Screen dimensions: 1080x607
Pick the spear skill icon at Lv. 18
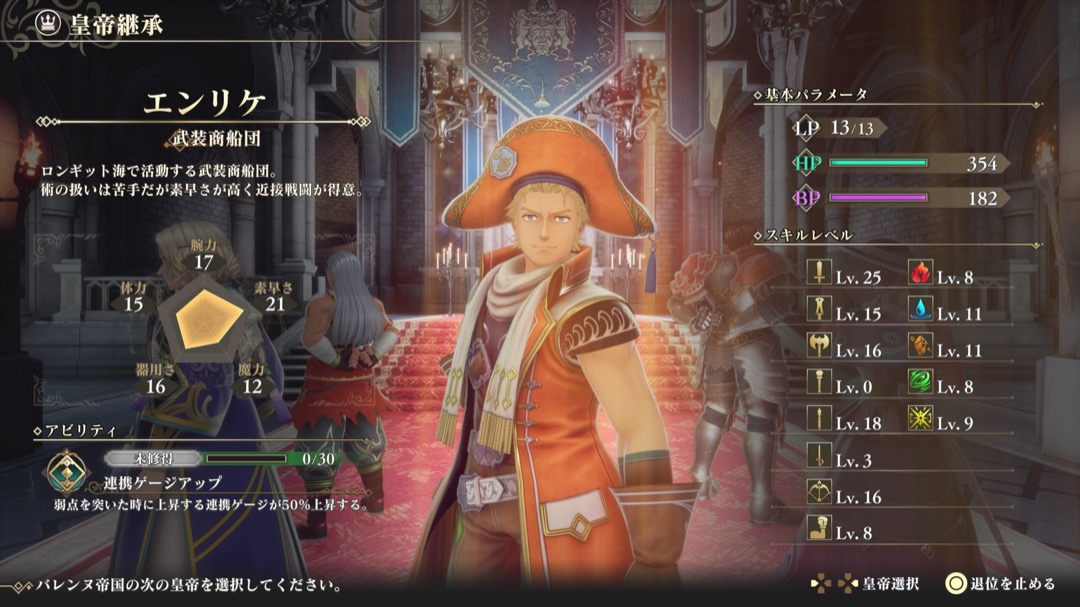[818, 421]
